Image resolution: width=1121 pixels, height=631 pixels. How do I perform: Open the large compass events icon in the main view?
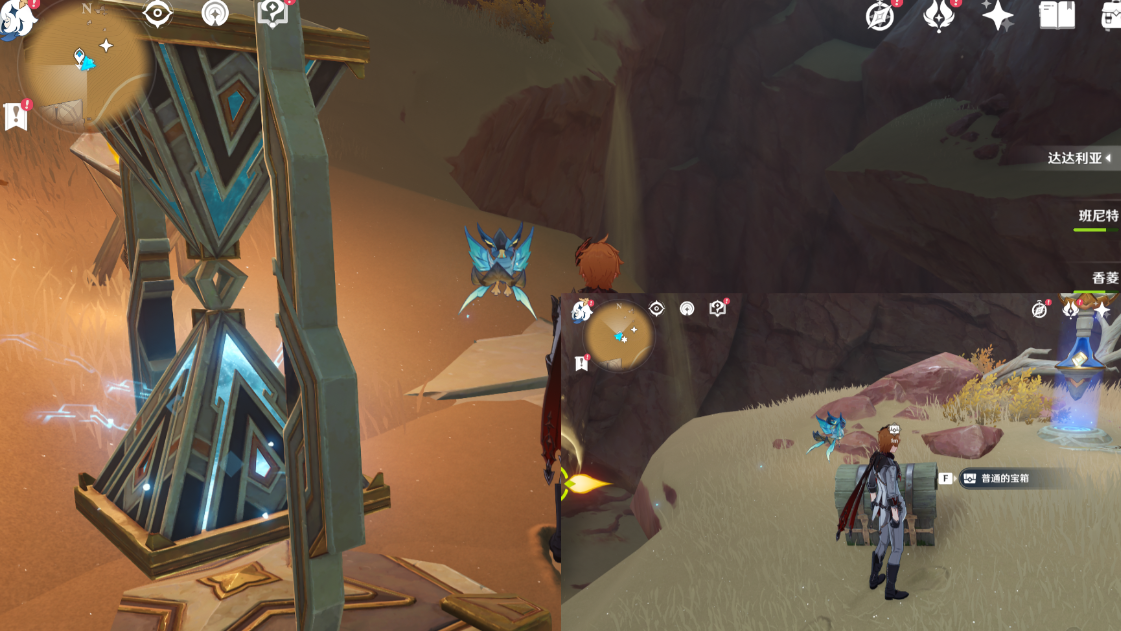(880, 16)
